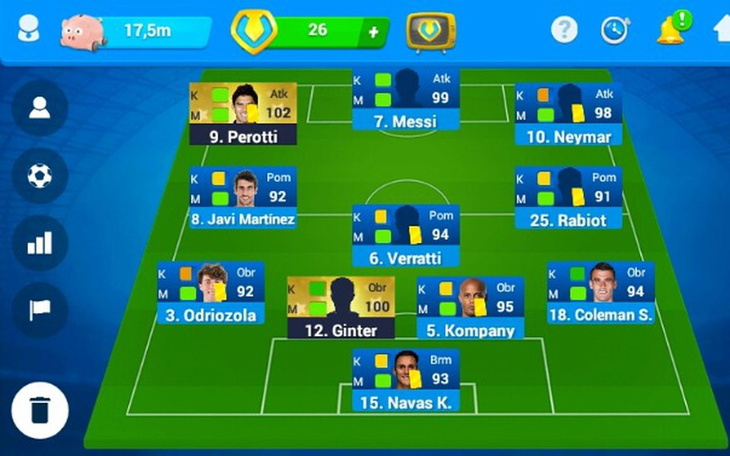
Task: Select Neymar's player card
Action: click(568, 114)
